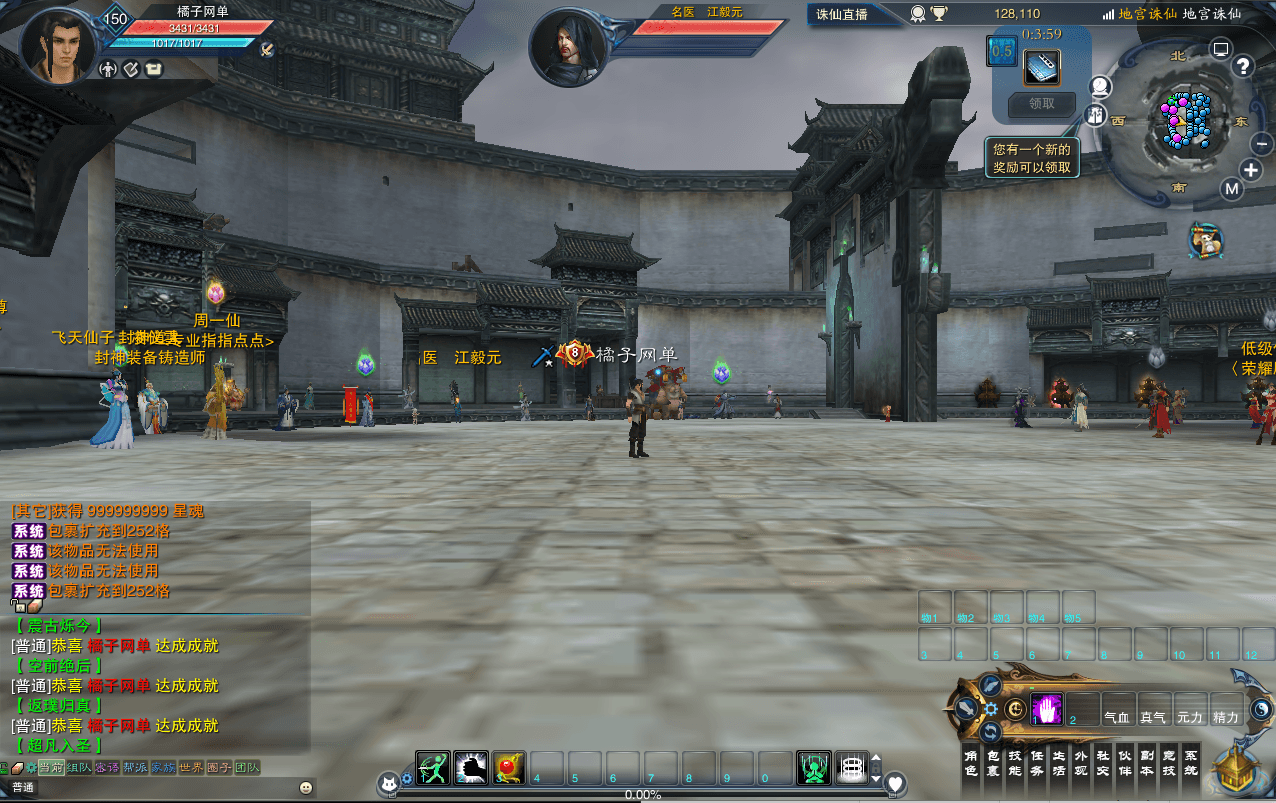Use the red orb item in the hotbar
This screenshot has height=803, width=1276.
point(509,767)
